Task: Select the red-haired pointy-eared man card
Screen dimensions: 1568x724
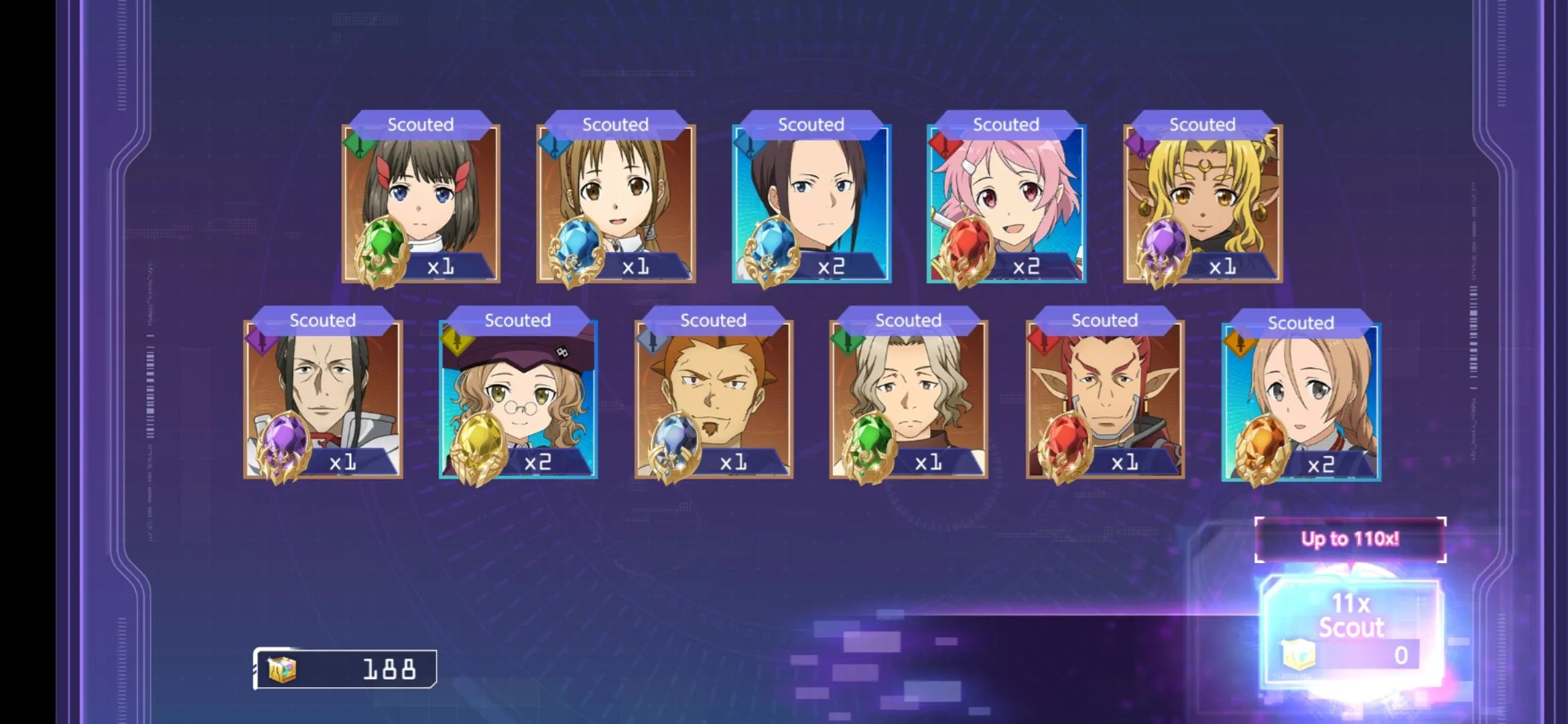Action: coord(1104,399)
